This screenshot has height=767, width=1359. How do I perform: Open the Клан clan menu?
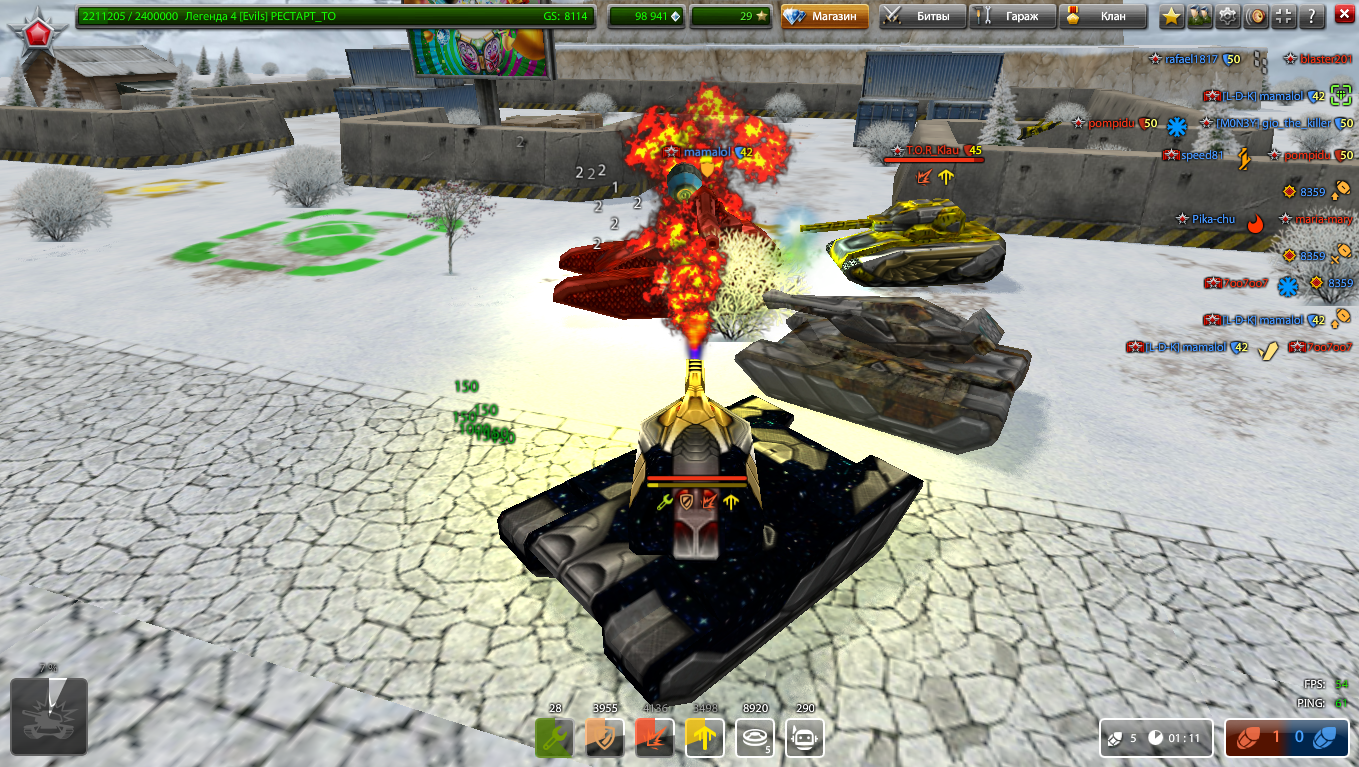(1101, 16)
